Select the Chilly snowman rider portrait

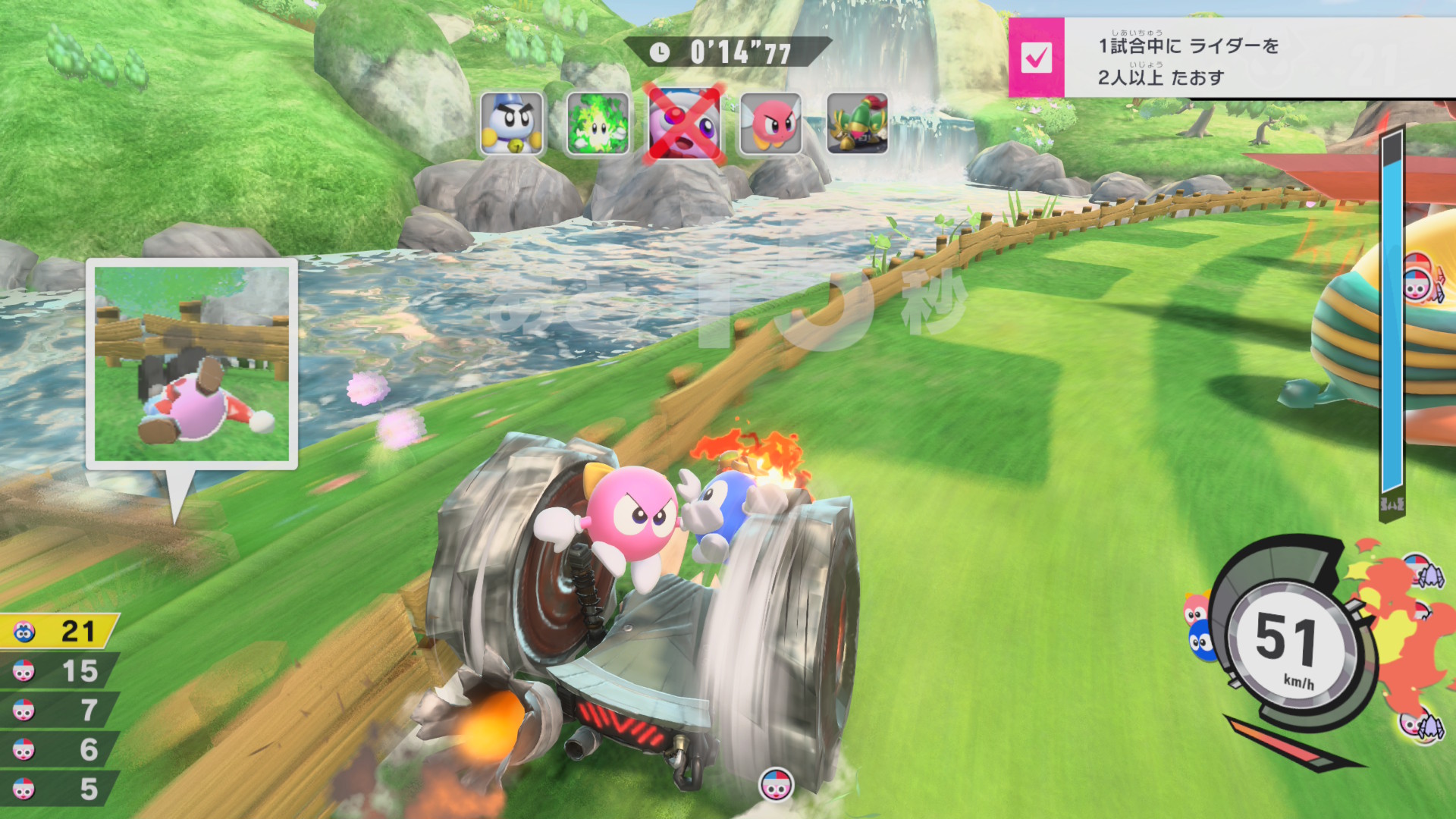tap(512, 124)
